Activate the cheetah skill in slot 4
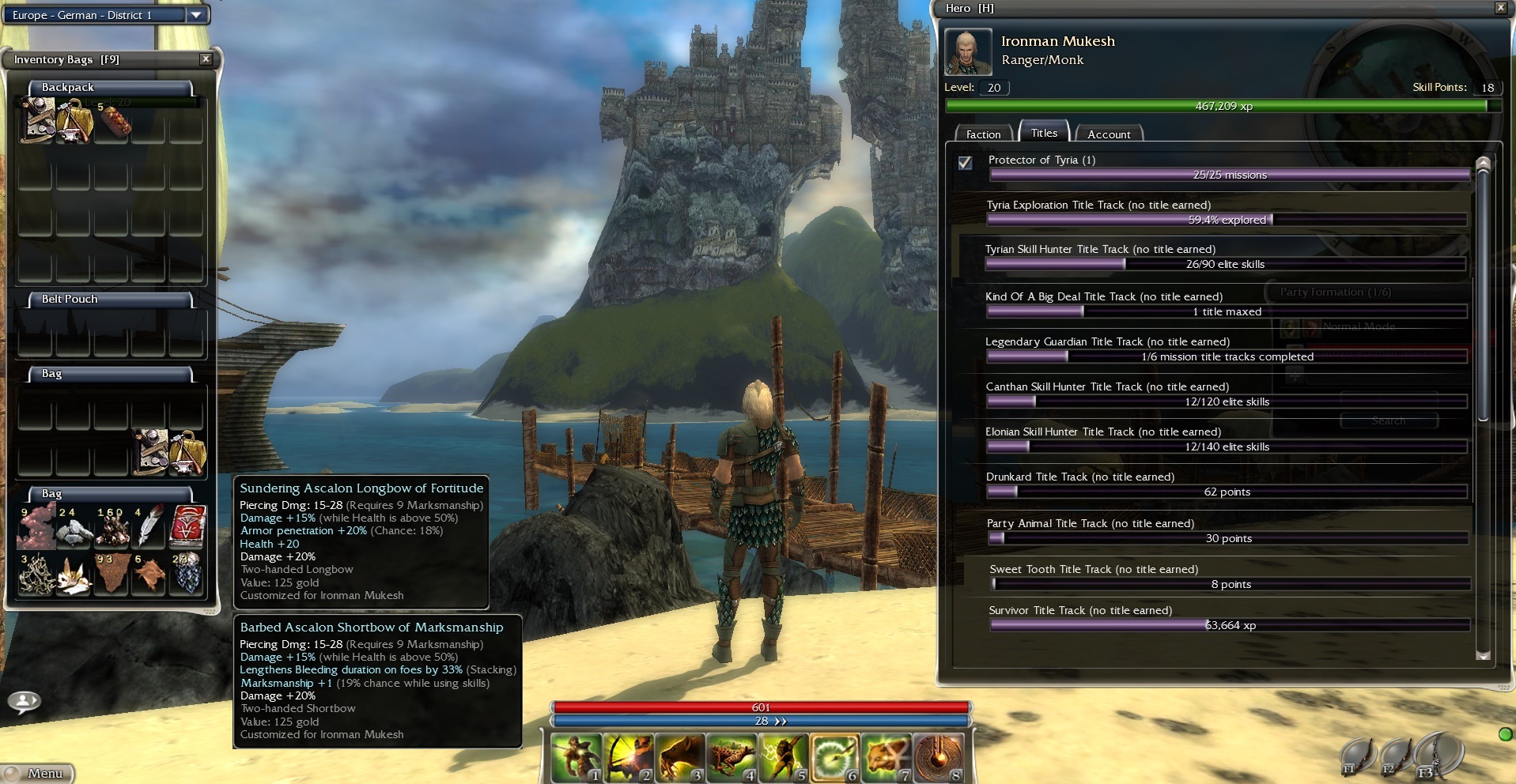The height and width of the screenshot is (784, 1516). pos(731,757)
